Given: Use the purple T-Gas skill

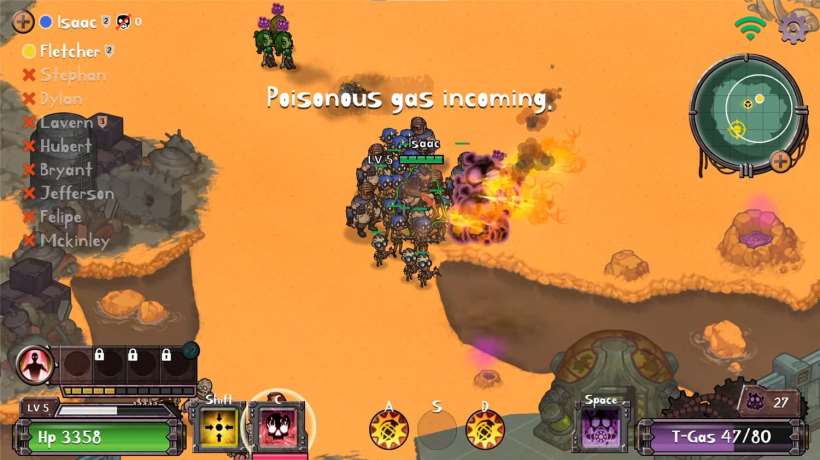Looking at the screenshot, I should (x=603, y=430).
